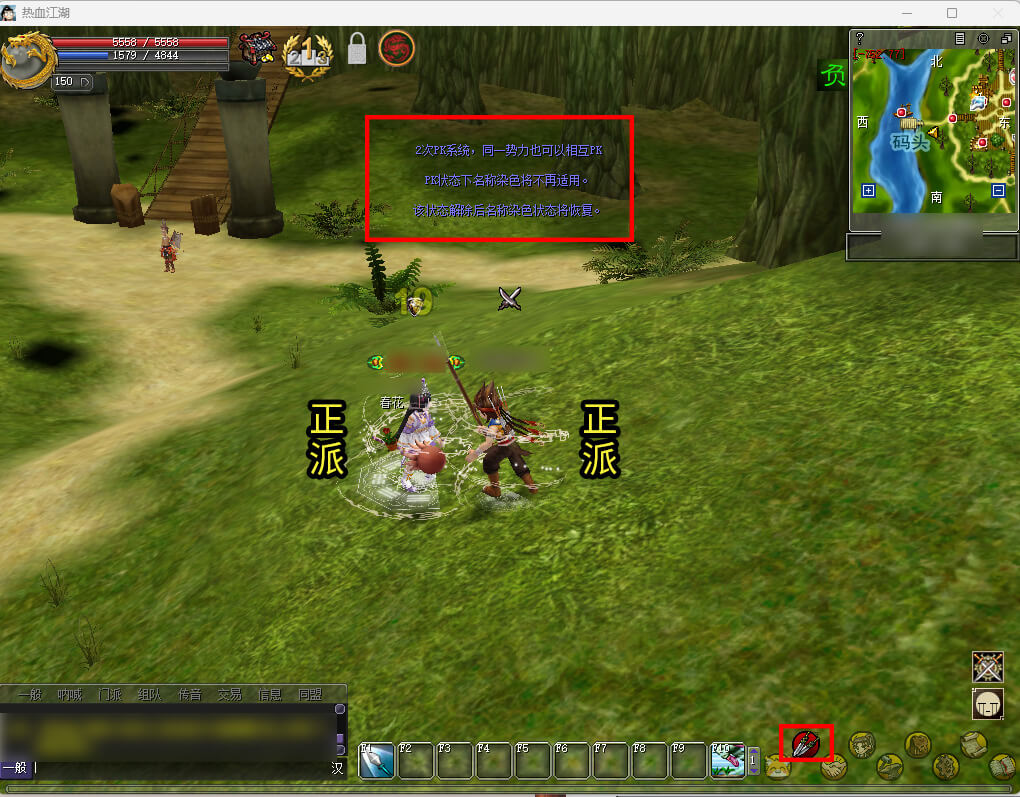The width and height of the screenshot is (1020, 797).
Task: Use the F10 hotbar item
Action: point(727,761)
